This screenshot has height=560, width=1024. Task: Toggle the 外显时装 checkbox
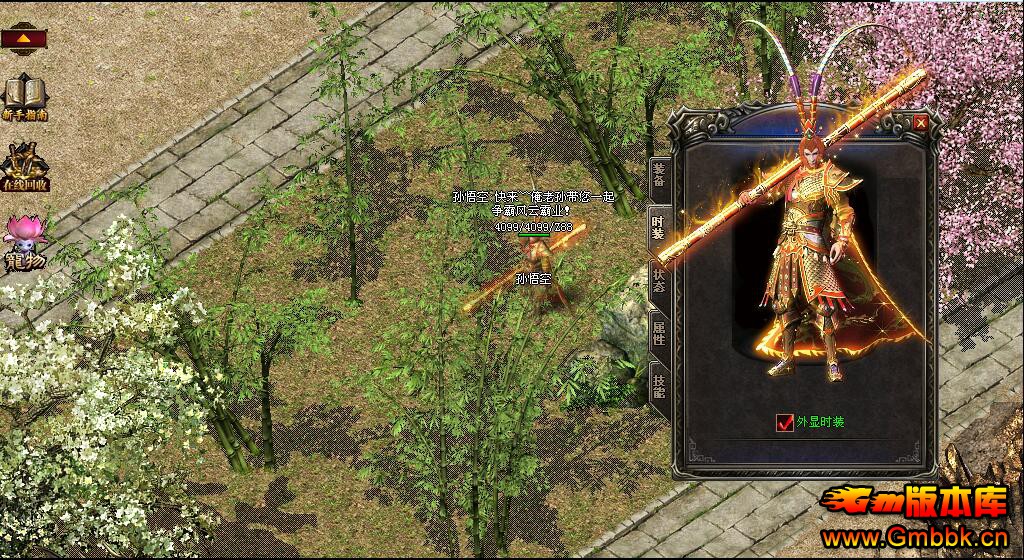(784, 422)
